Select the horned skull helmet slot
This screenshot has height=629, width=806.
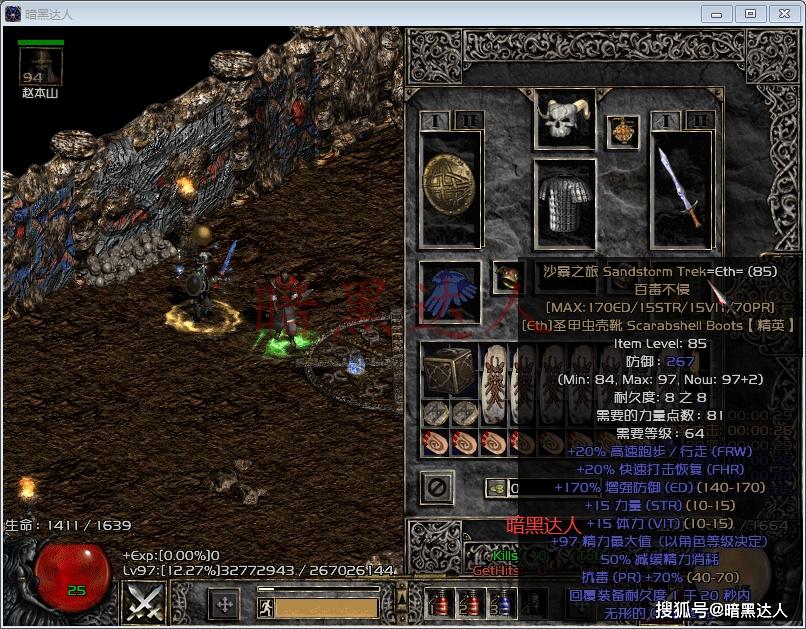point(565,121)
